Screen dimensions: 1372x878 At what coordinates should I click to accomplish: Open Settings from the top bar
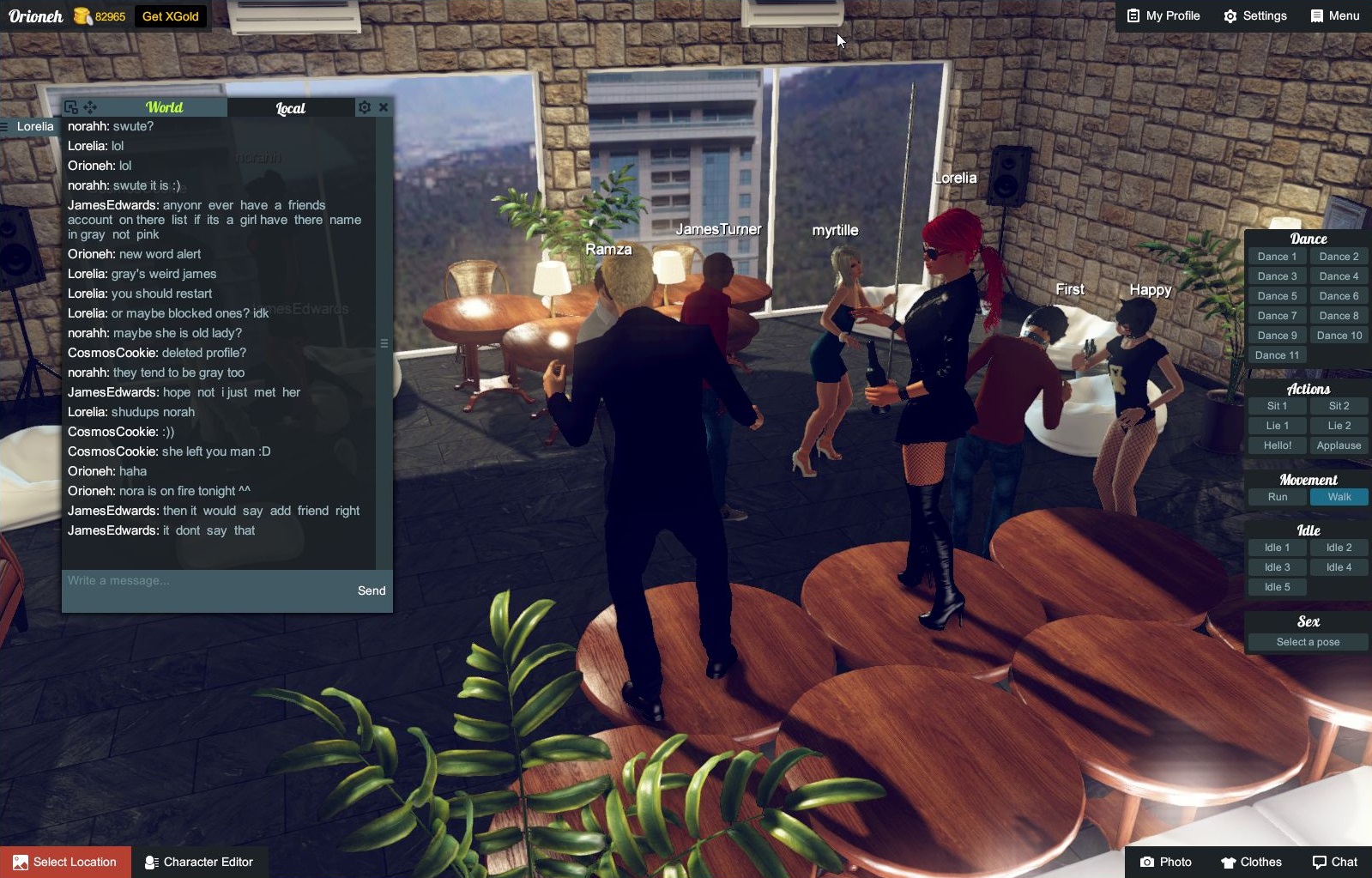click(x=1254, y=15)
